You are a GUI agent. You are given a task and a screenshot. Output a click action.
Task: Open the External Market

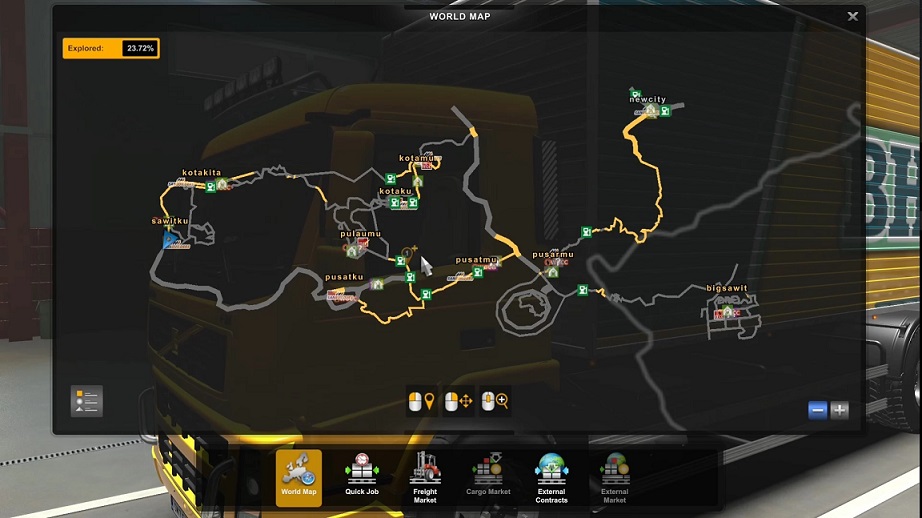click(614, 477)
